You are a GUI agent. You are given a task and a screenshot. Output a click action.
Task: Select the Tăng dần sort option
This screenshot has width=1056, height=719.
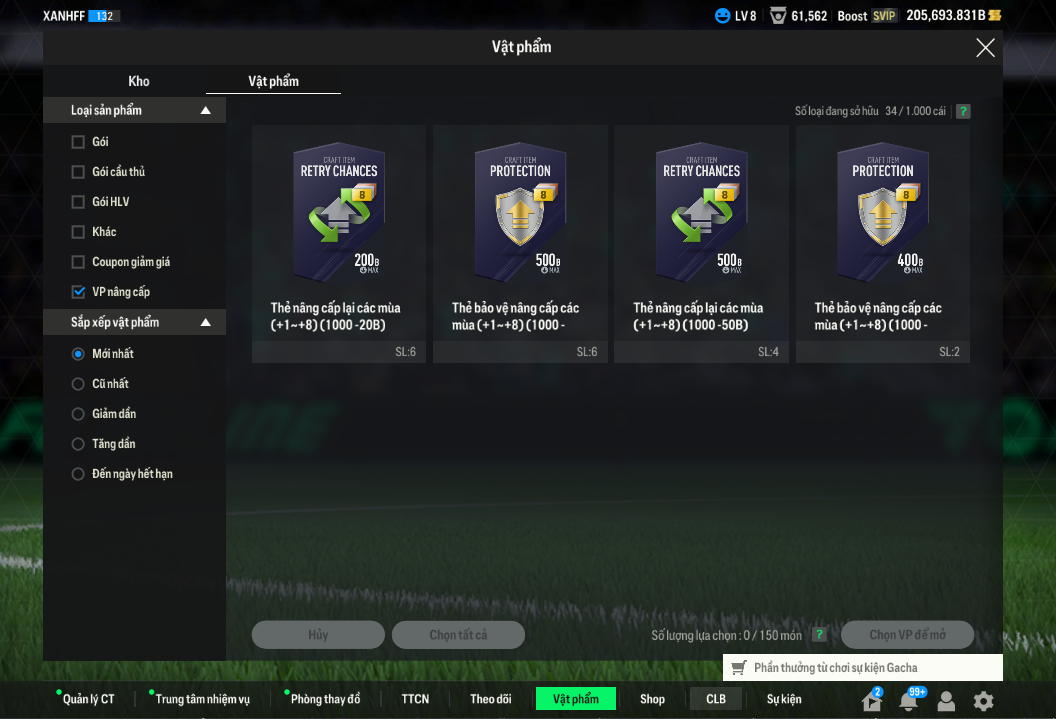78,444
